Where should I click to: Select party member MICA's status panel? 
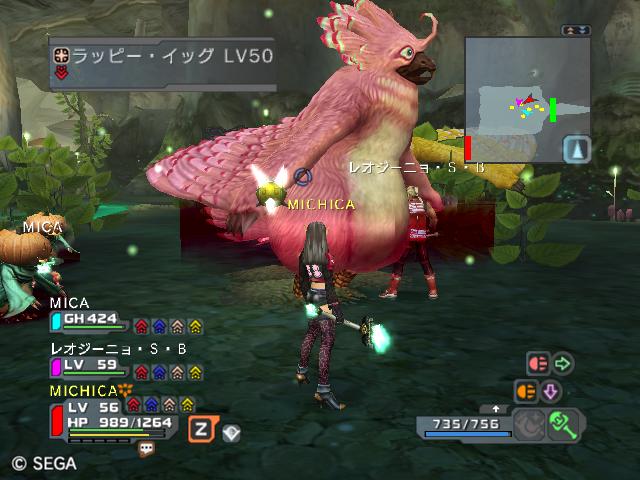[90, 320]
